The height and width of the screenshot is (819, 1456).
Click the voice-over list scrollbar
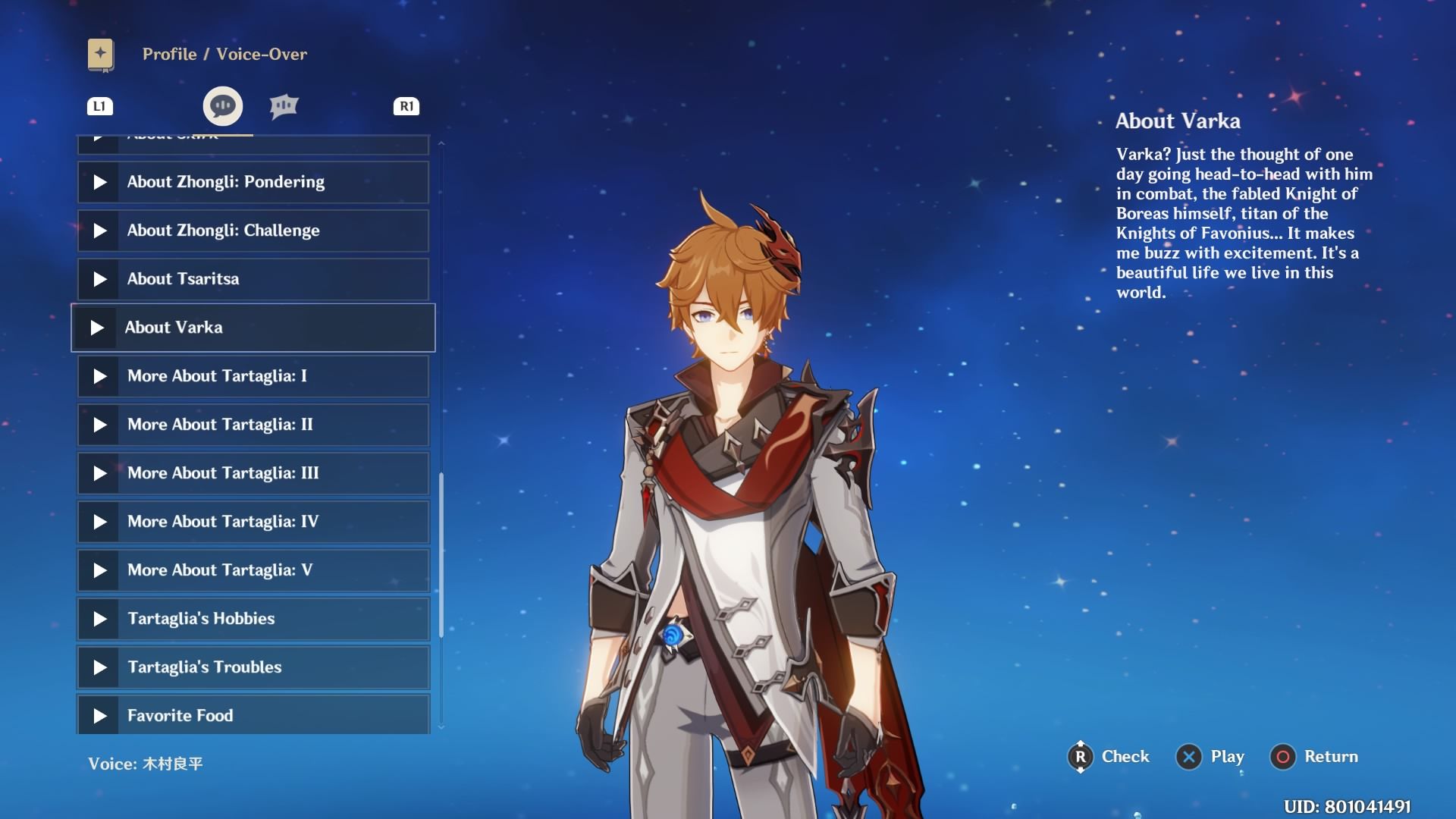click(441, 554)
